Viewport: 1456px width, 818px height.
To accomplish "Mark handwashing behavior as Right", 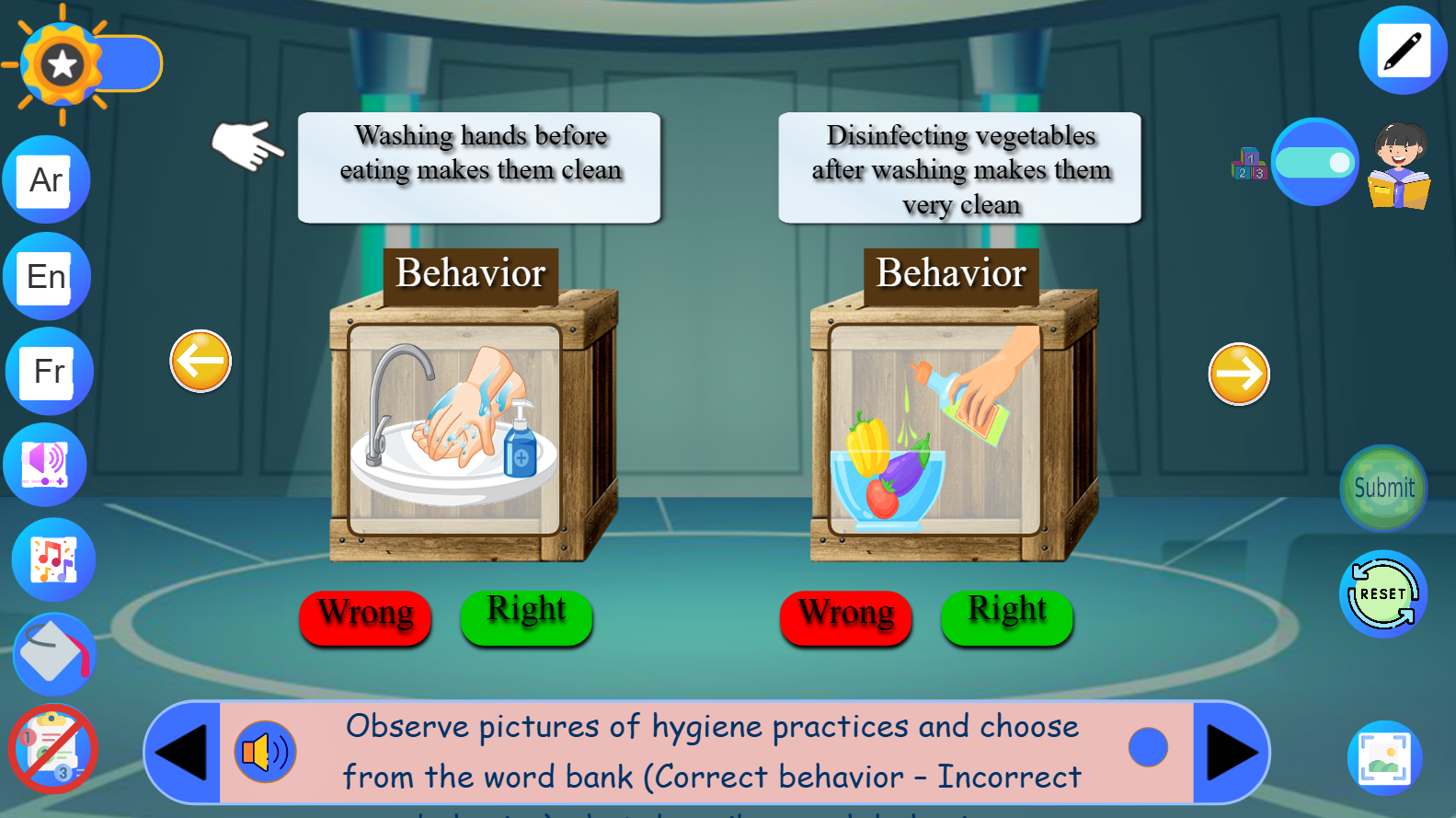I will point(526,615).
